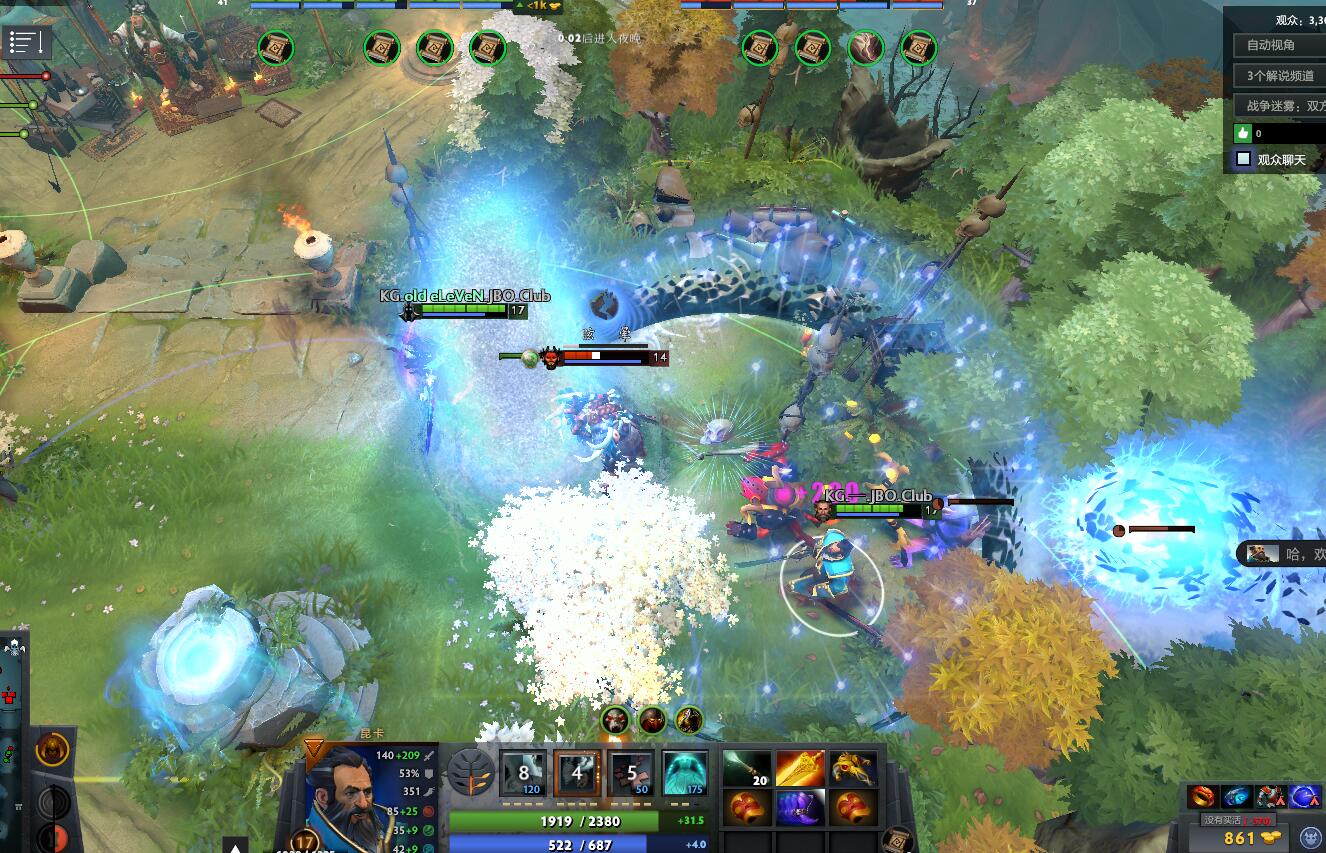The height and width of the screenshot is (853, 1326).
Task: Open Kunkka's talent tree icon
Action: (471, 775)
